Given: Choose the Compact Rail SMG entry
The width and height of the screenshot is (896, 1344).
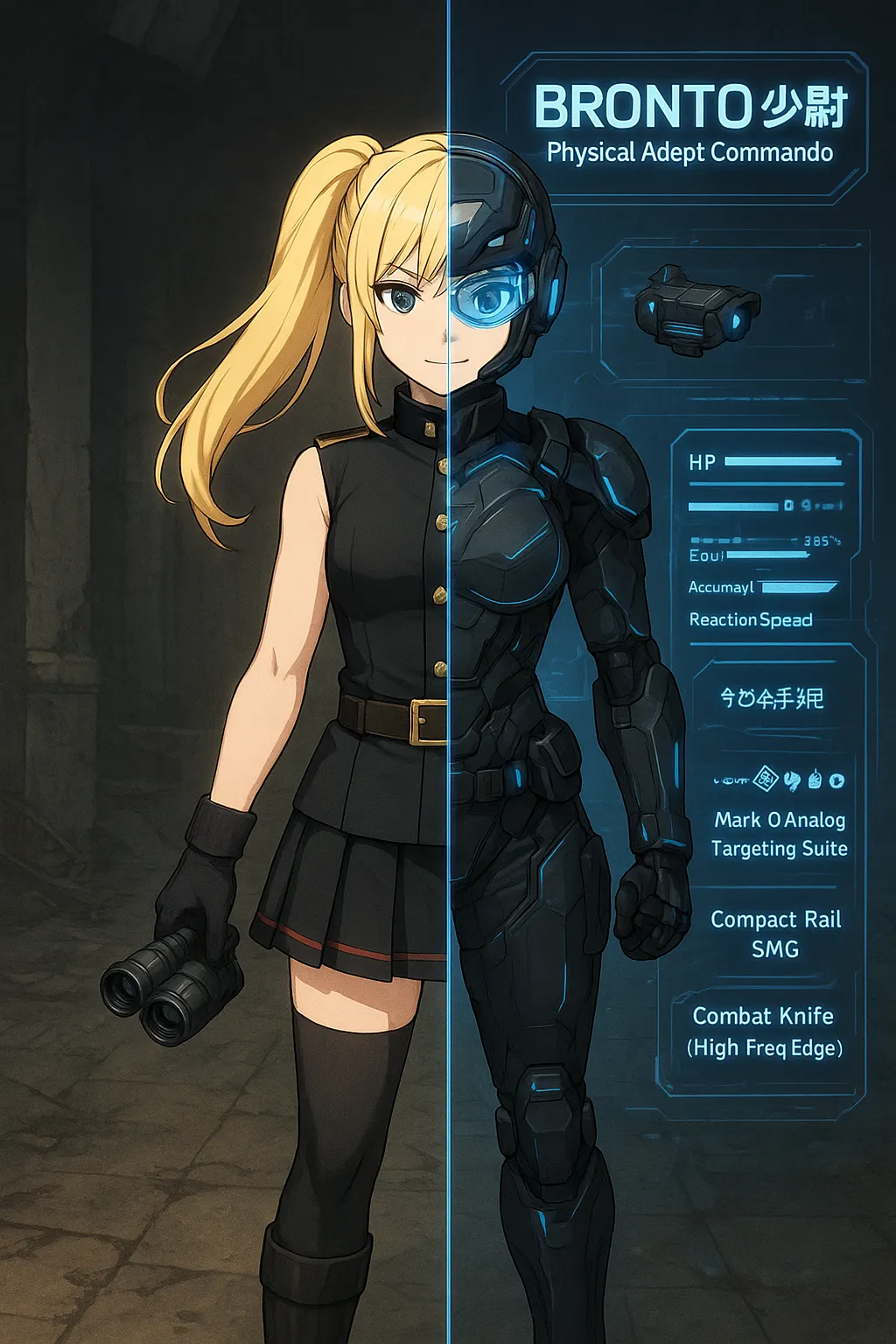Looking at the screenshot, I should click(x=775, y=934).
